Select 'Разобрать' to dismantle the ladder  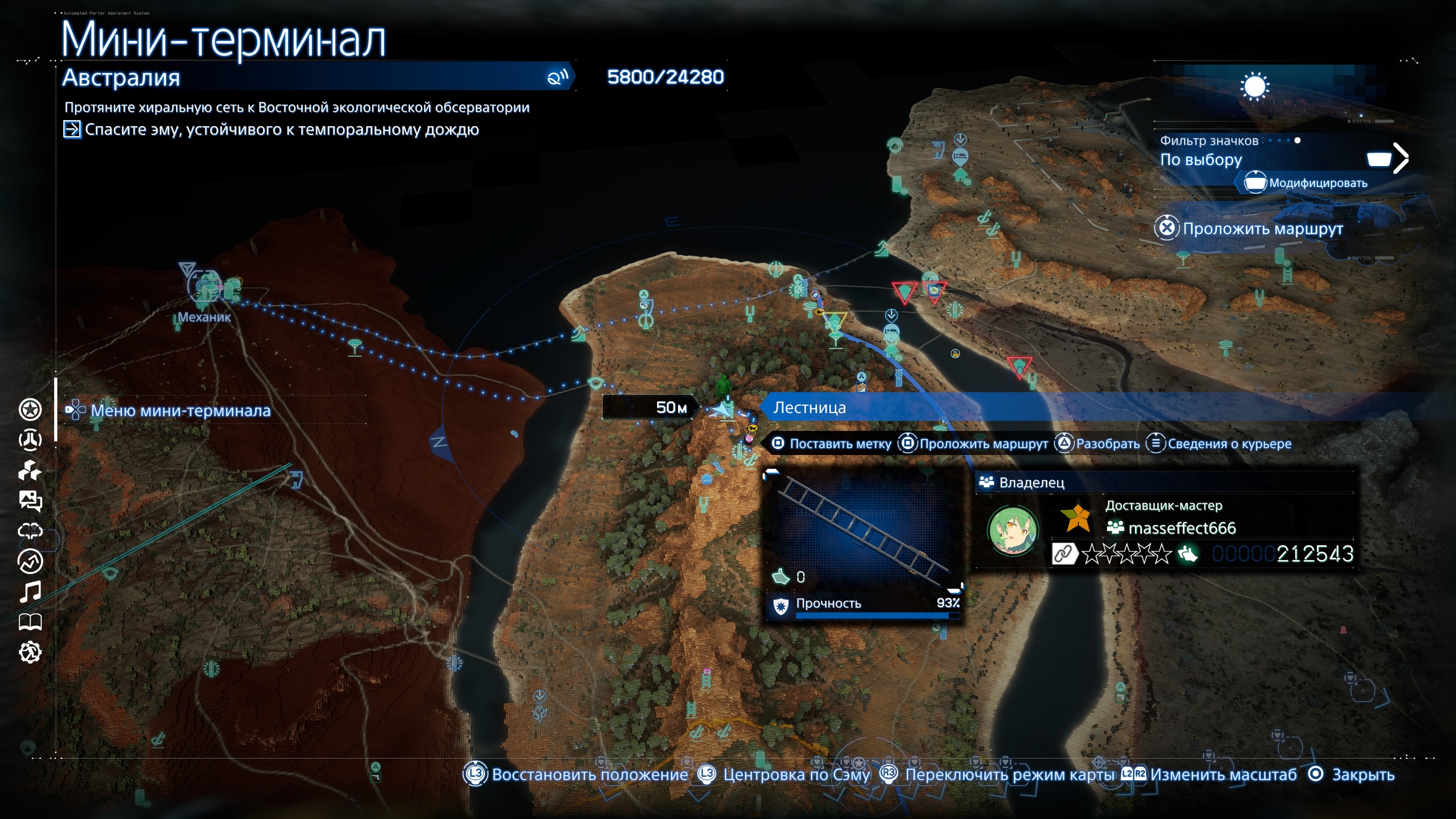pos(1107,444)
